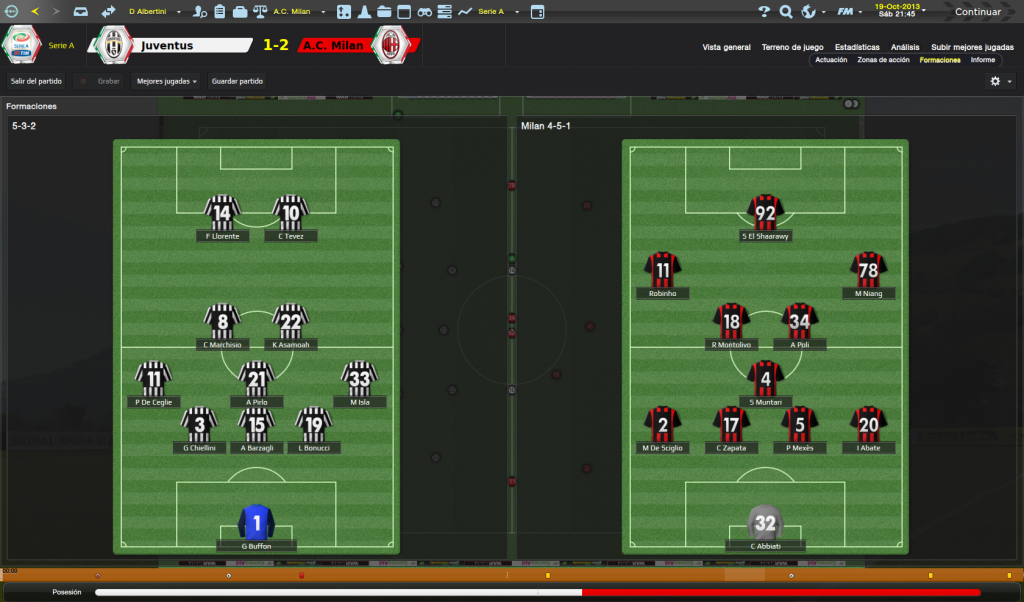Switch to the Vista general tab
The image size is (1024, 602).
coord(726,47)
